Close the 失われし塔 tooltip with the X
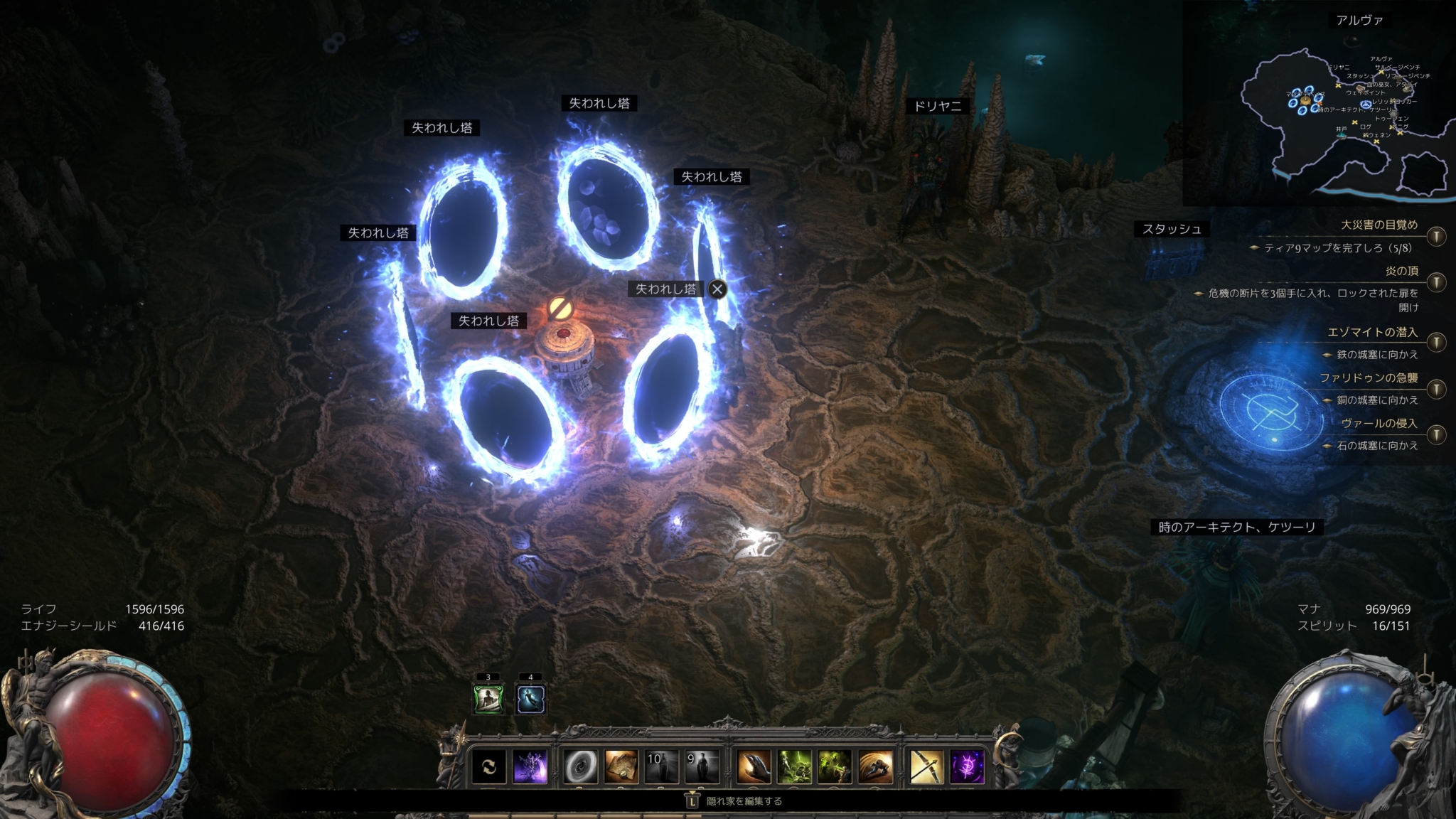 tap(718, 289)
